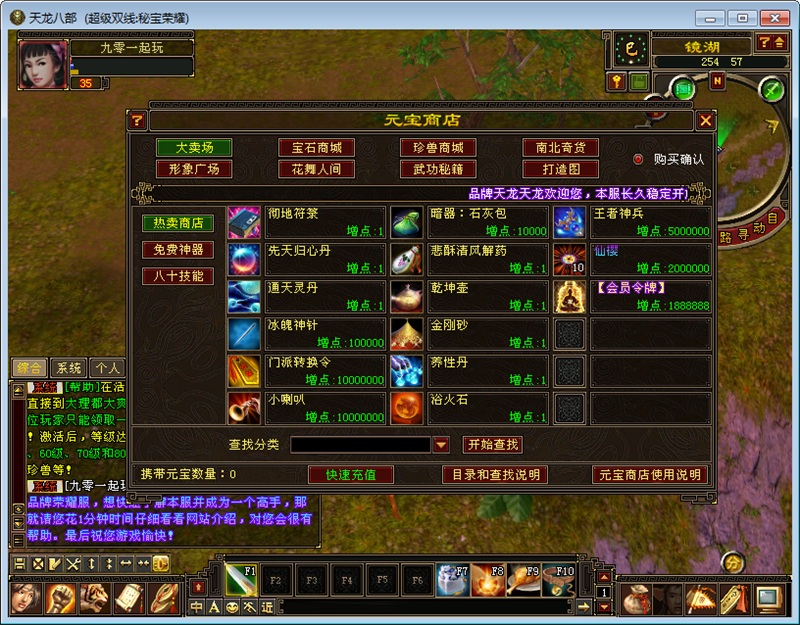Toggle the 购买确认 option
The height and width of the screenshot is (625, 800).
coord(638,159)
